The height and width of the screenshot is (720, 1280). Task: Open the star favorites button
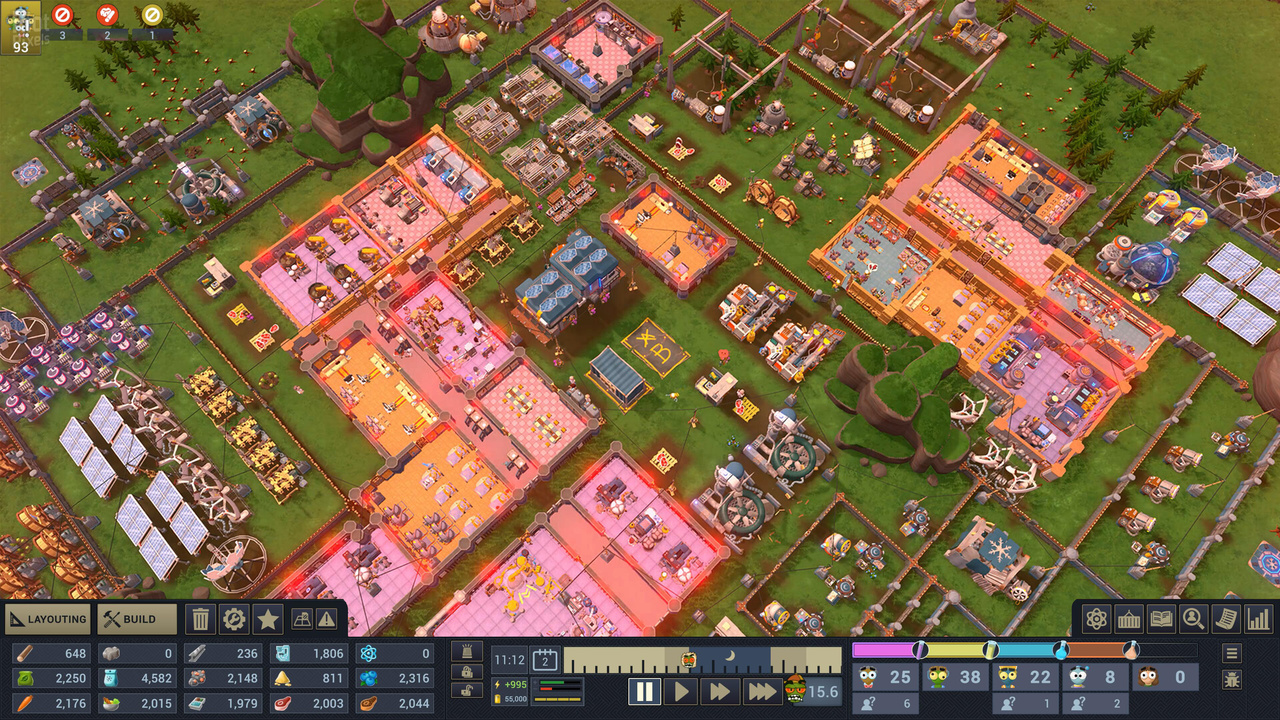pos(268,619)
